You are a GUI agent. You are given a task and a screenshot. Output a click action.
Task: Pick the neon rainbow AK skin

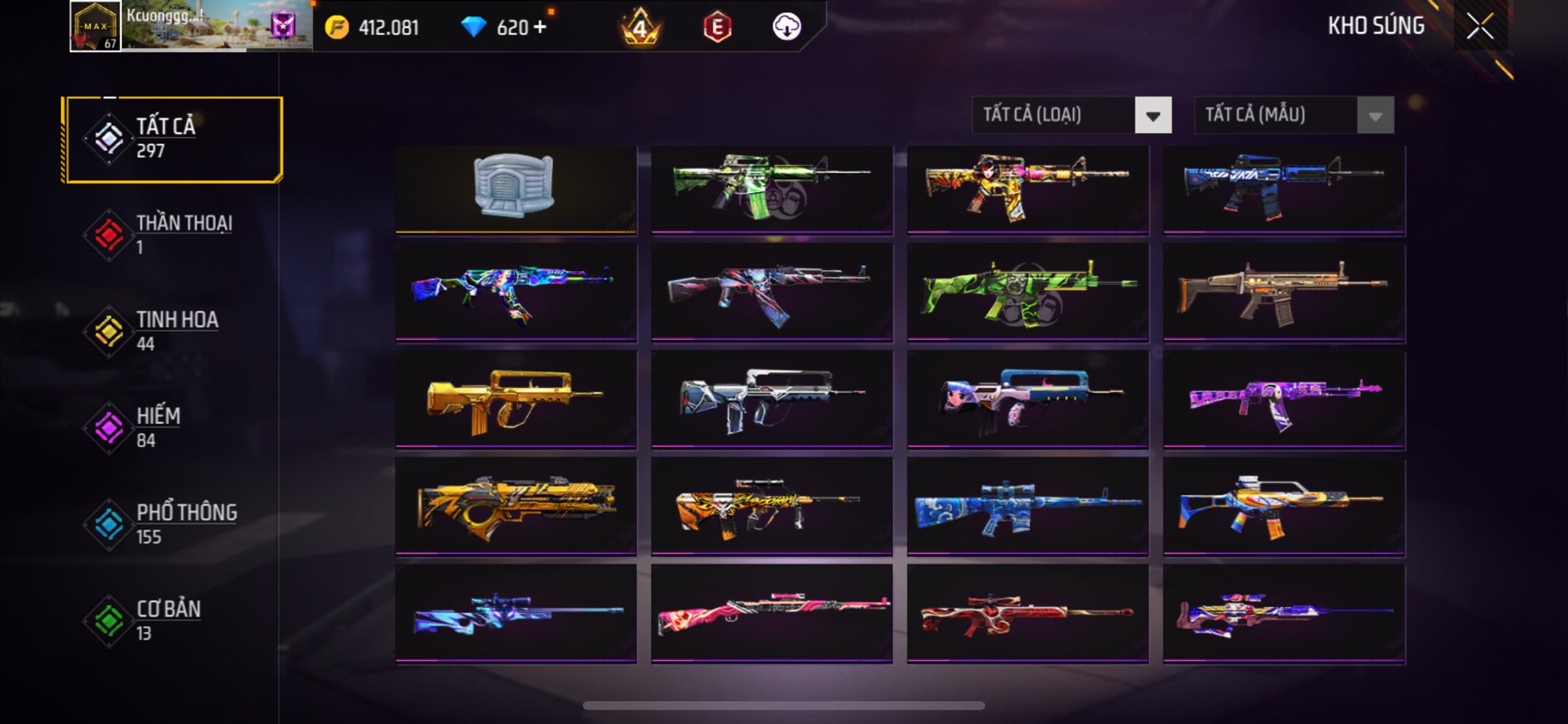point(515,292)
